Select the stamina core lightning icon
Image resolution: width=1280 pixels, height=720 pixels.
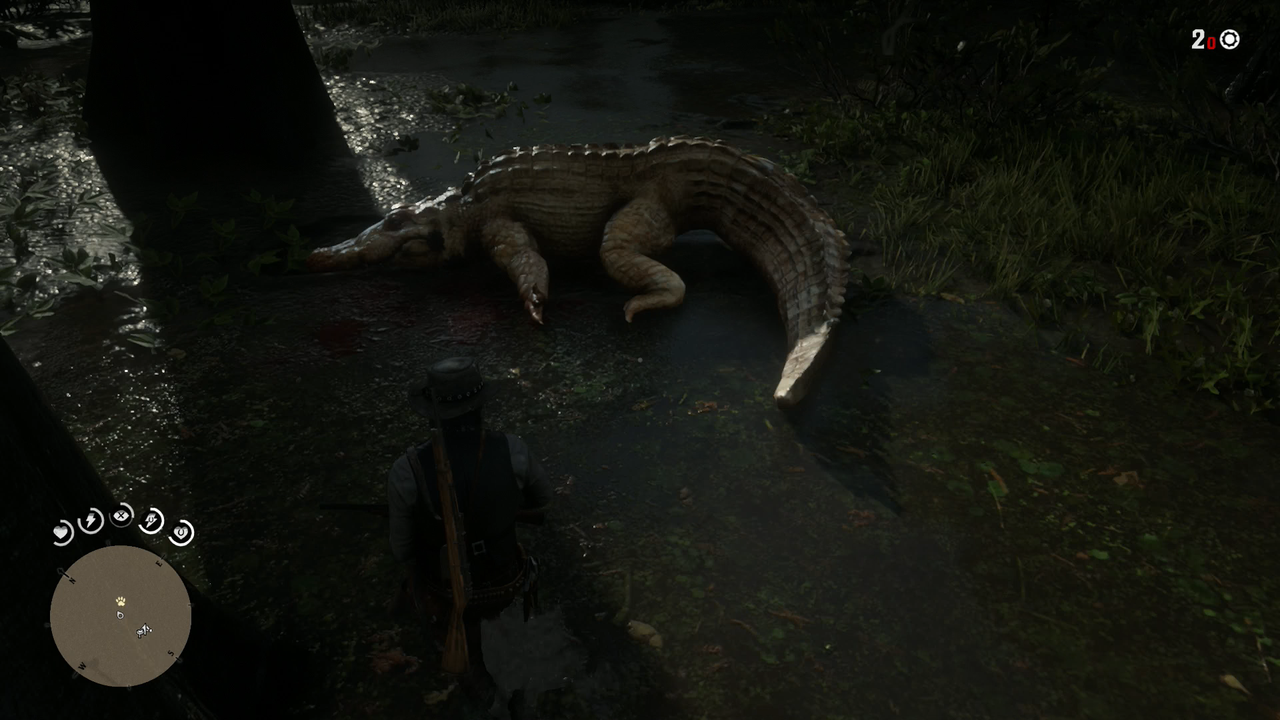[x=91, y=521]
